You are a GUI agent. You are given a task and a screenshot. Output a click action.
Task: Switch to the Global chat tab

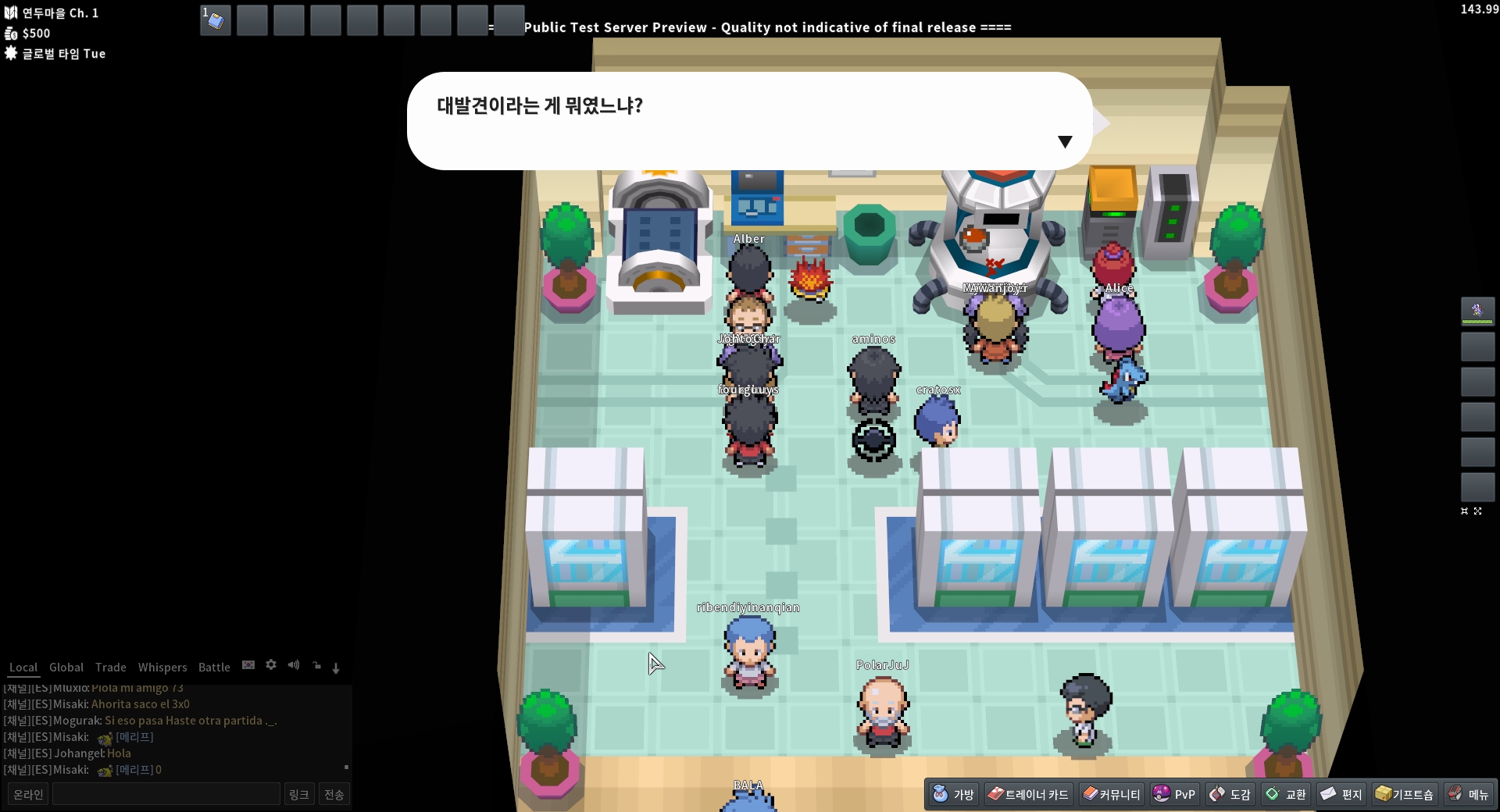tap(66, 668)
